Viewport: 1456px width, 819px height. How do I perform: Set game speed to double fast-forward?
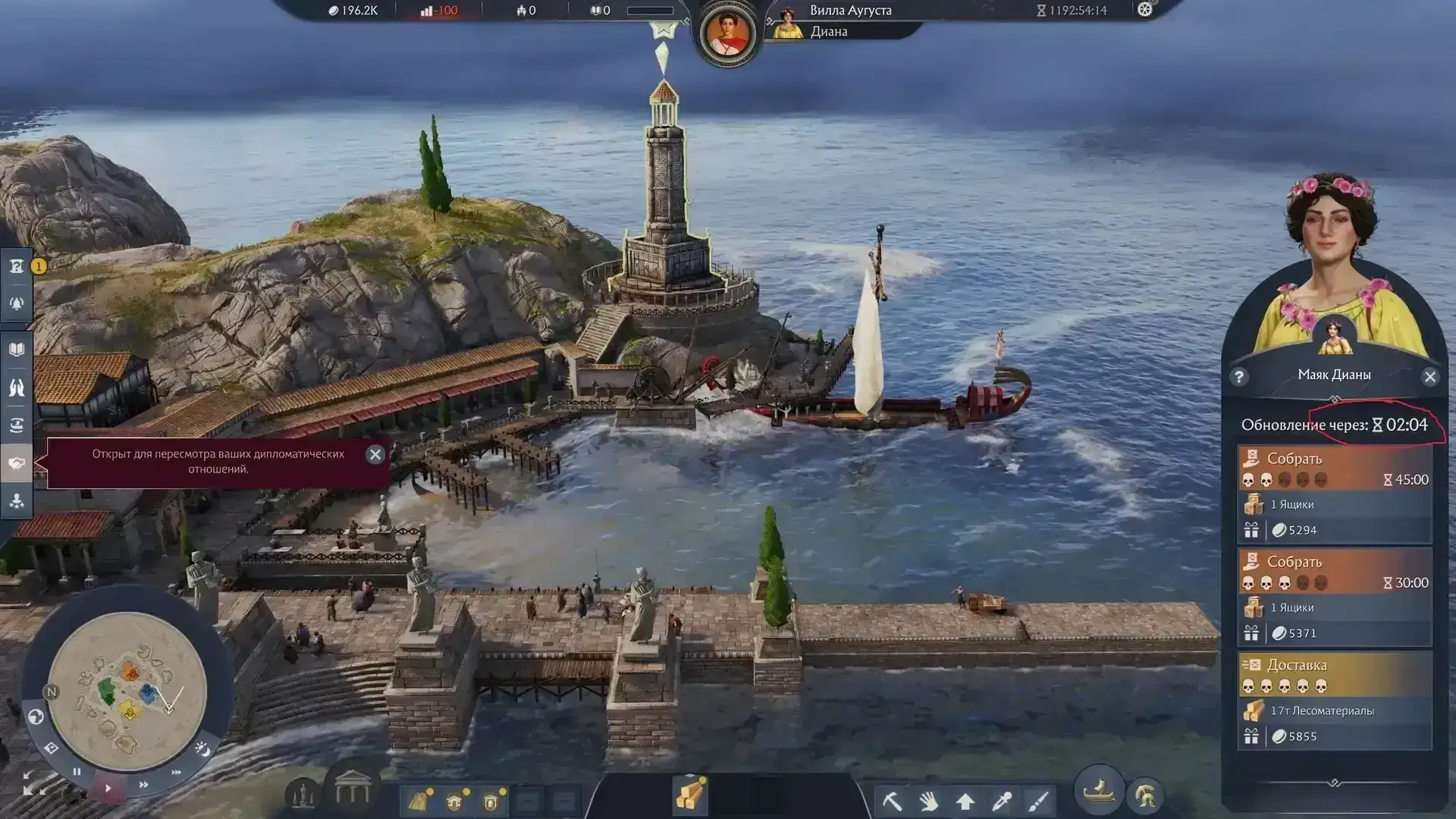[143, 785]
